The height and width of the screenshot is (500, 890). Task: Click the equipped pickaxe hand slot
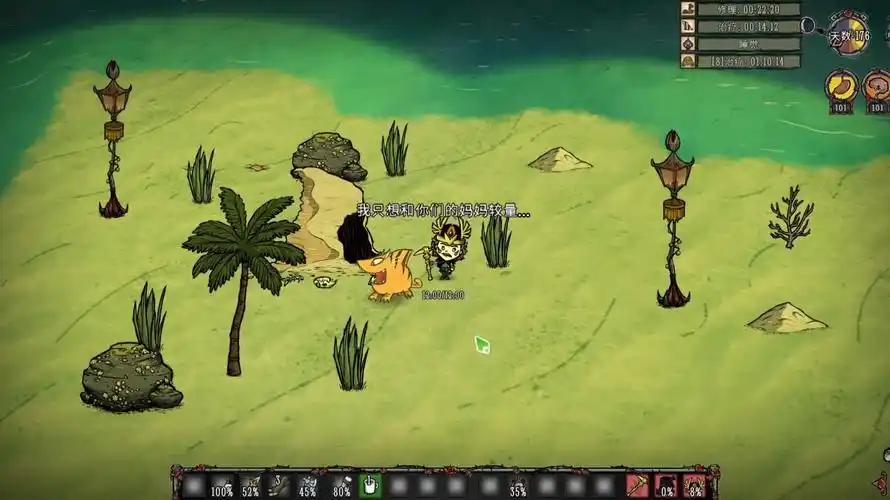tap(637, 486)
